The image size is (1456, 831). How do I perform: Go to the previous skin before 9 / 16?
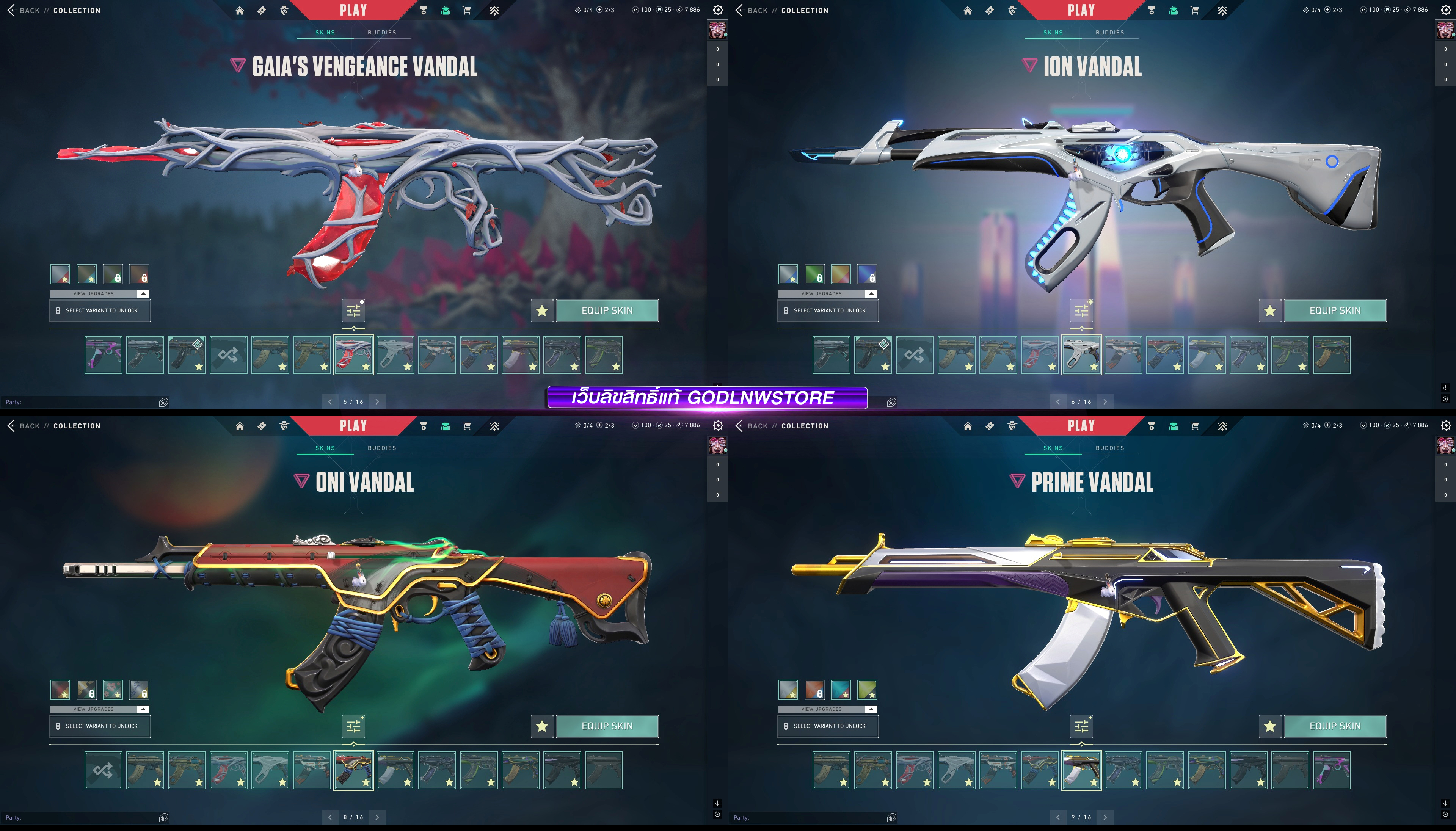[x=1057, y=817]
